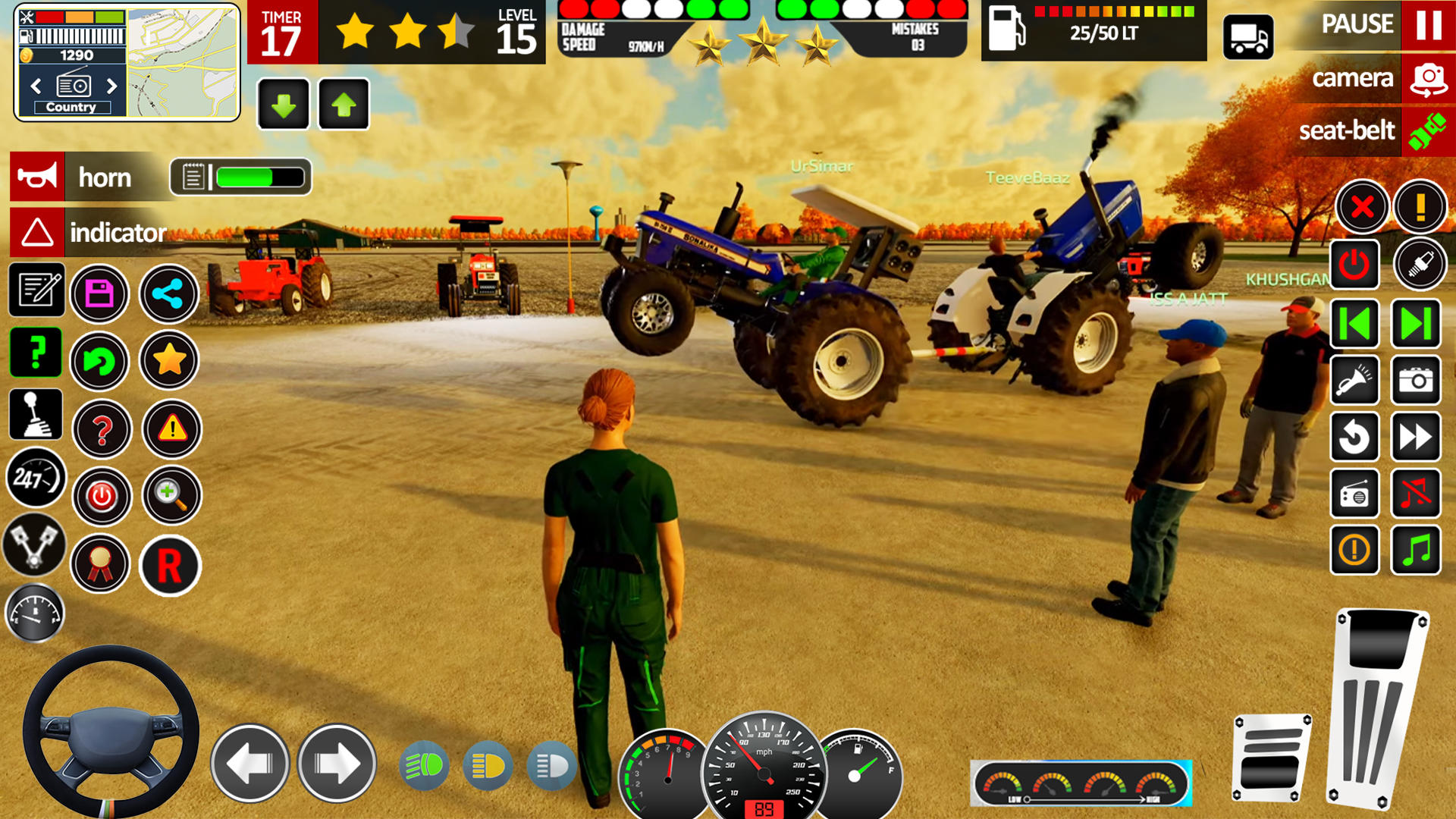Viewport: 1456px width, 819px height.
Task: Click the green down arrow selector
Action: 283,104
